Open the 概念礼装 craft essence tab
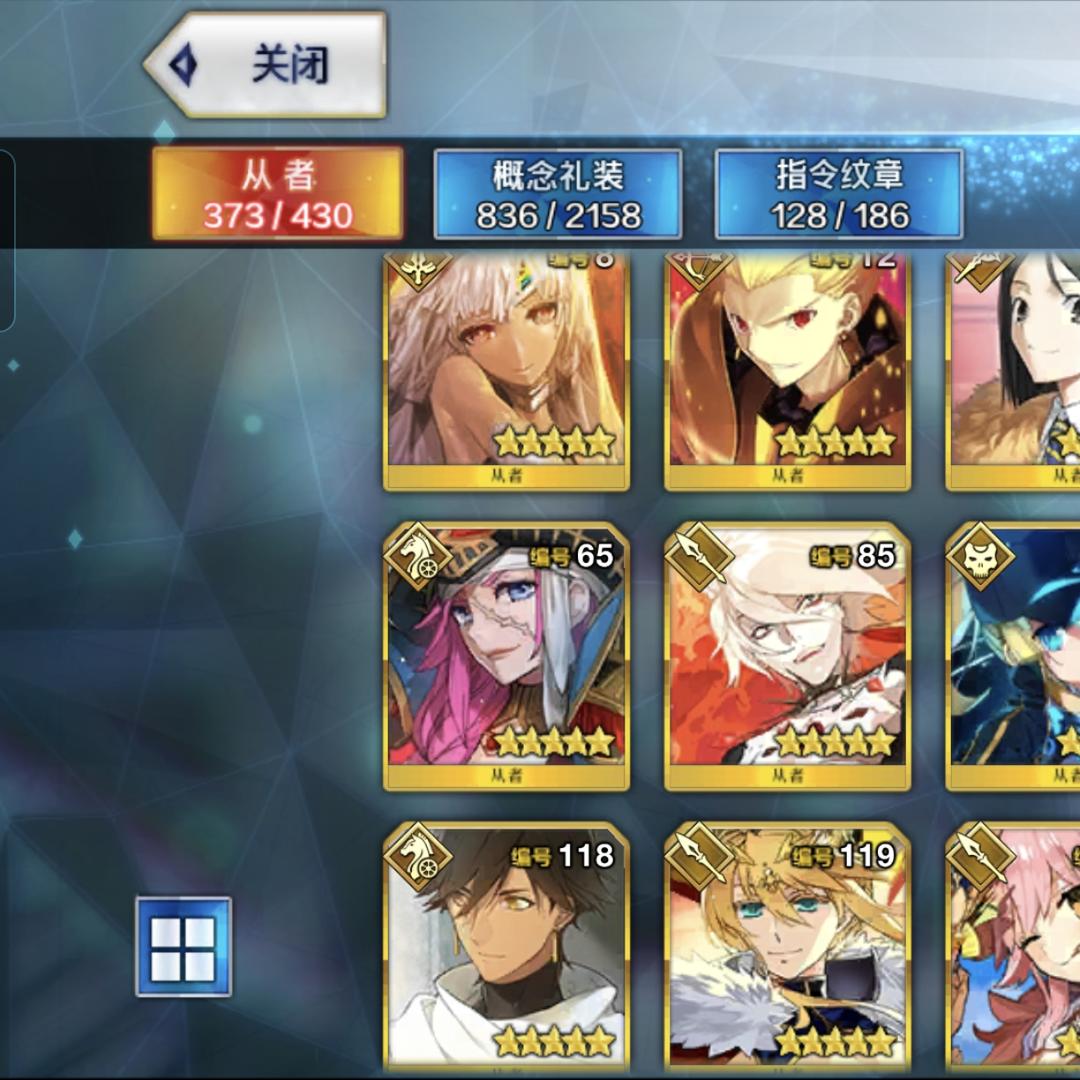 (x=558, y=194)
